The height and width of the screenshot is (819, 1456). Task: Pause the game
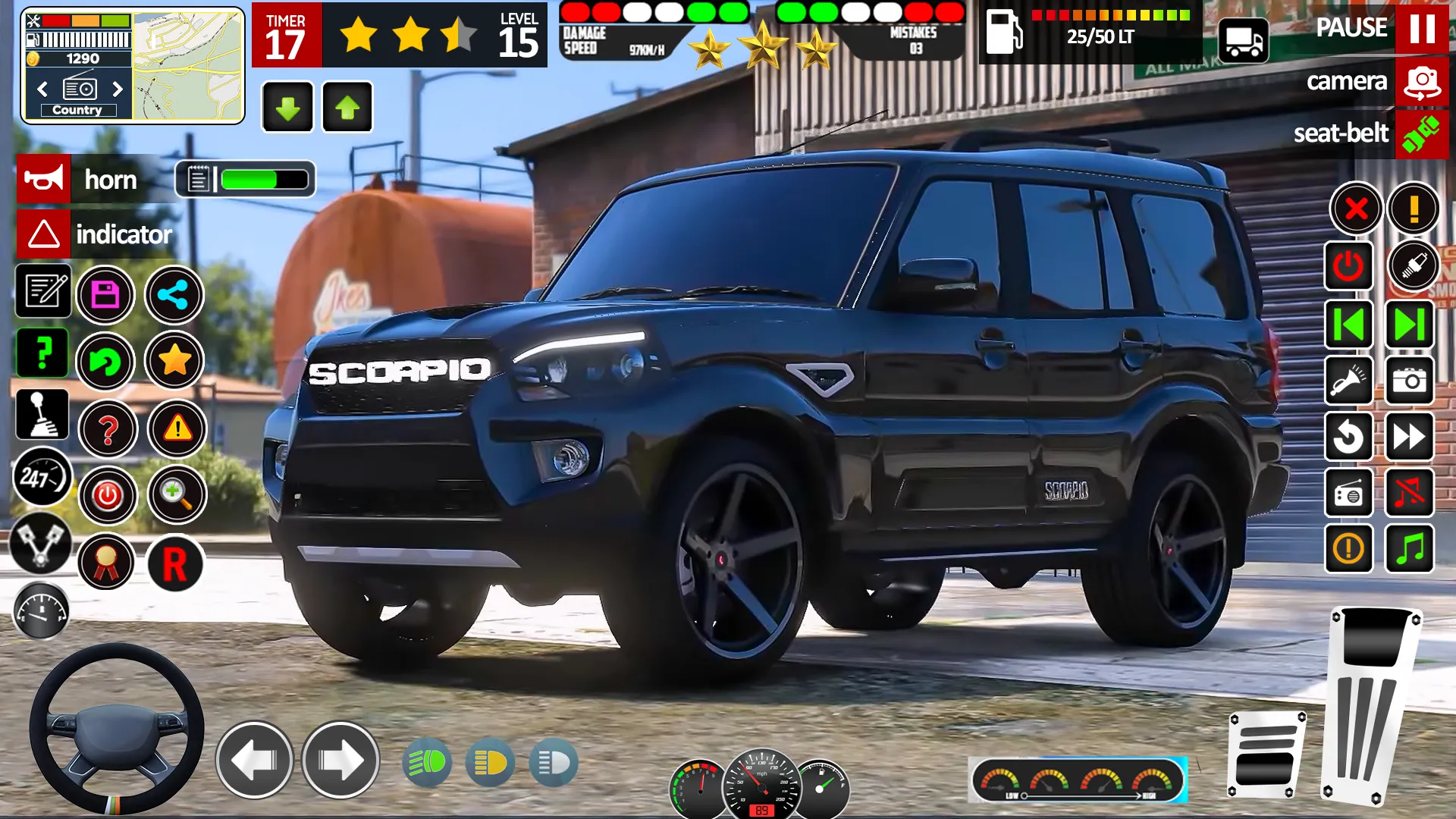click(1421, 29)
